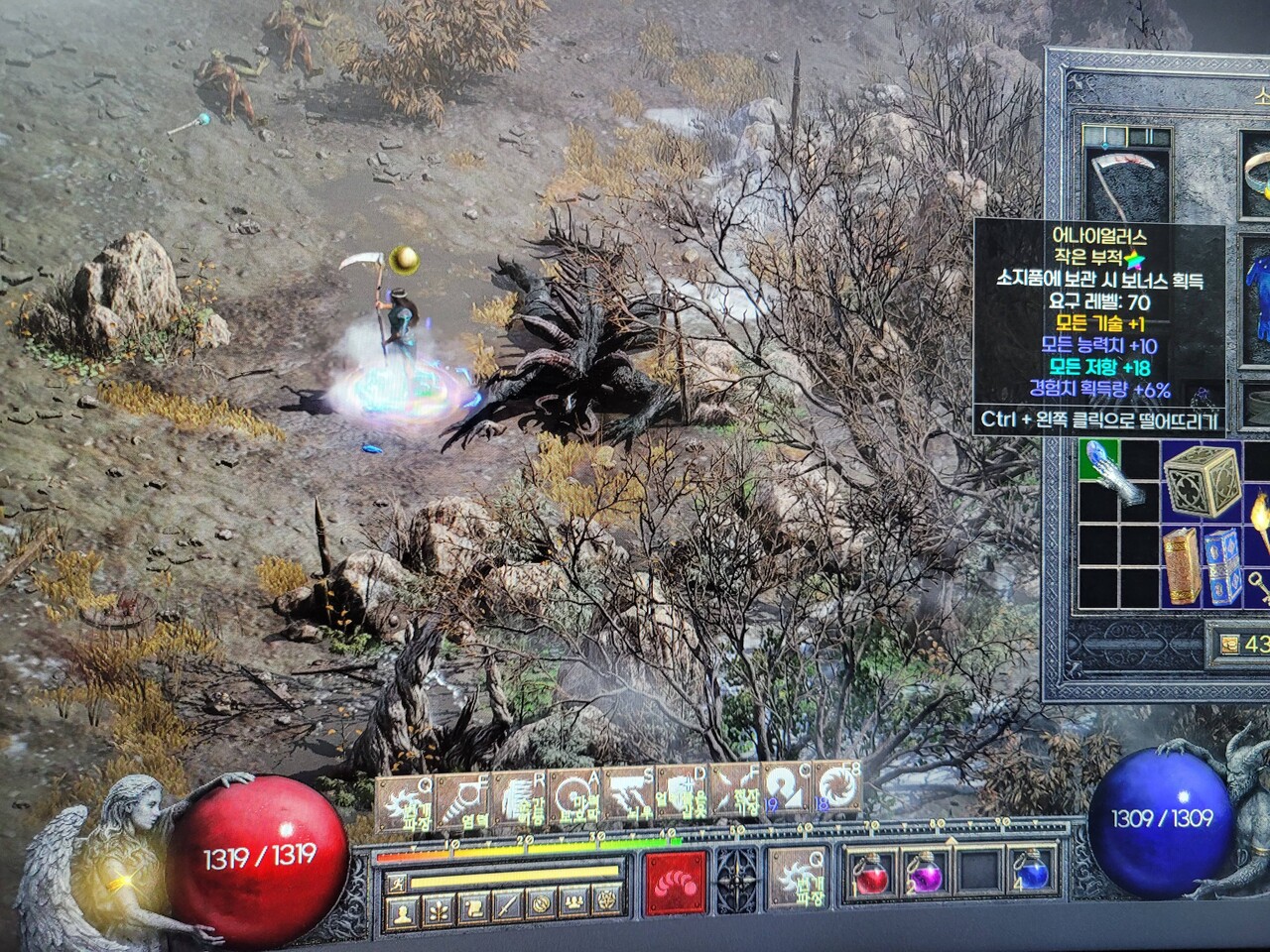Use the blue mana potion in belt
This screenshot has width=1270, height=952.
[x=1032, y=873]
